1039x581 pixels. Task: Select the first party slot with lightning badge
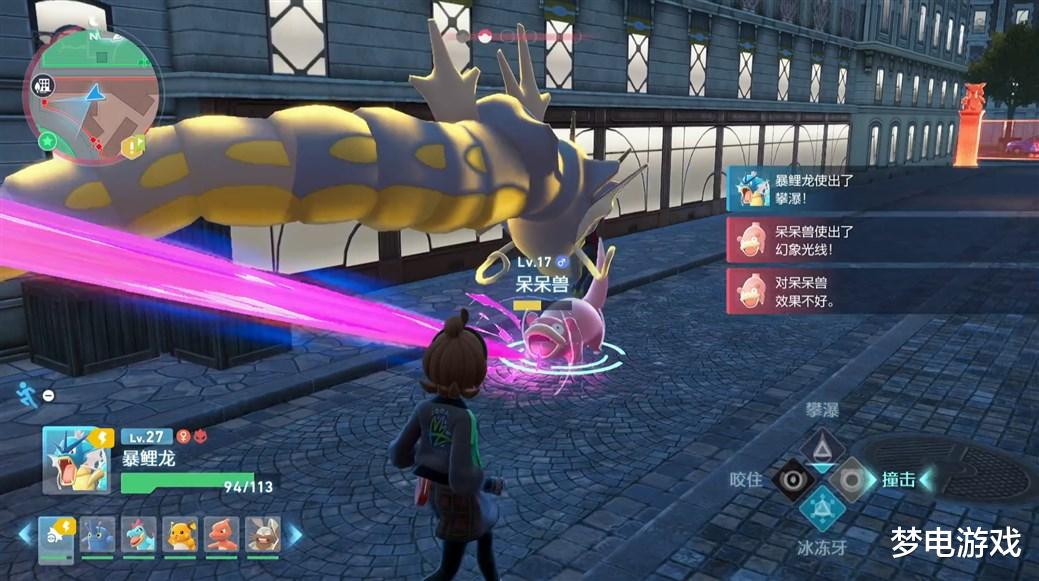[55, 536]
